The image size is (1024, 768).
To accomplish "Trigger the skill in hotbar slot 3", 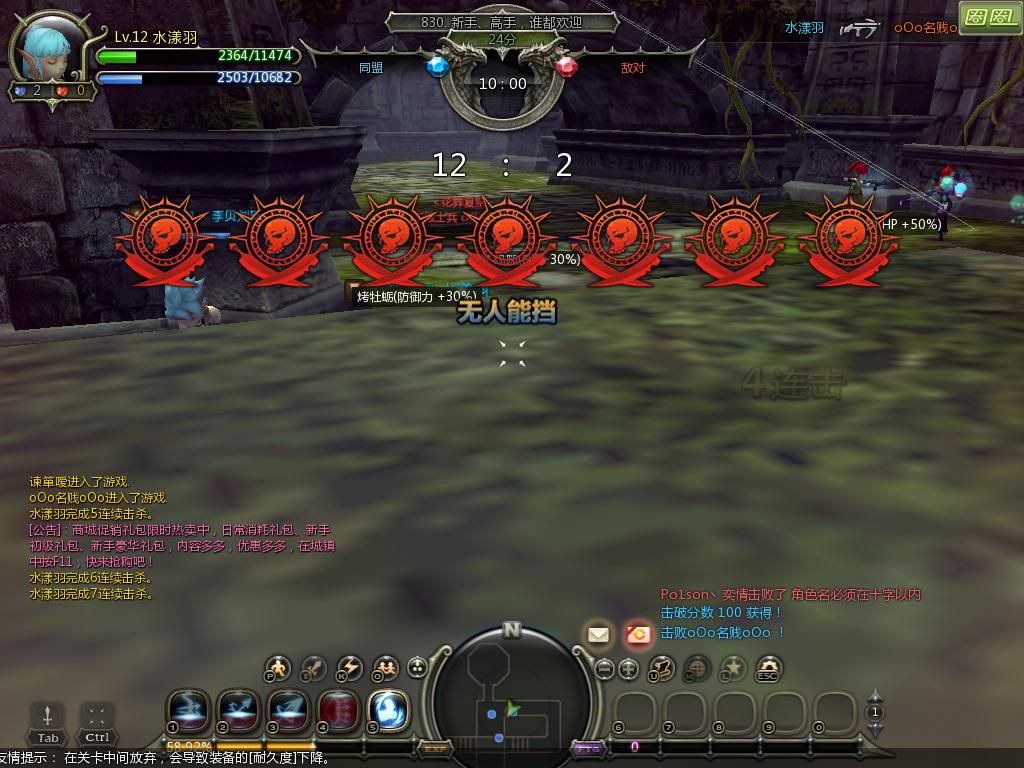I will 288,710.
